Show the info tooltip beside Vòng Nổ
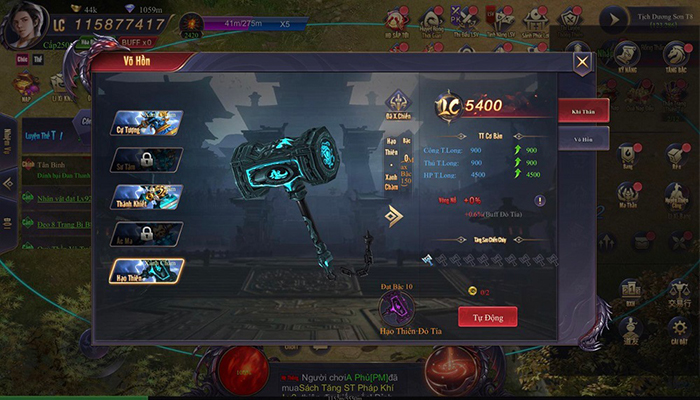Image resolution: width=700 pixels, height=400 pixels. tap(539, 200)
